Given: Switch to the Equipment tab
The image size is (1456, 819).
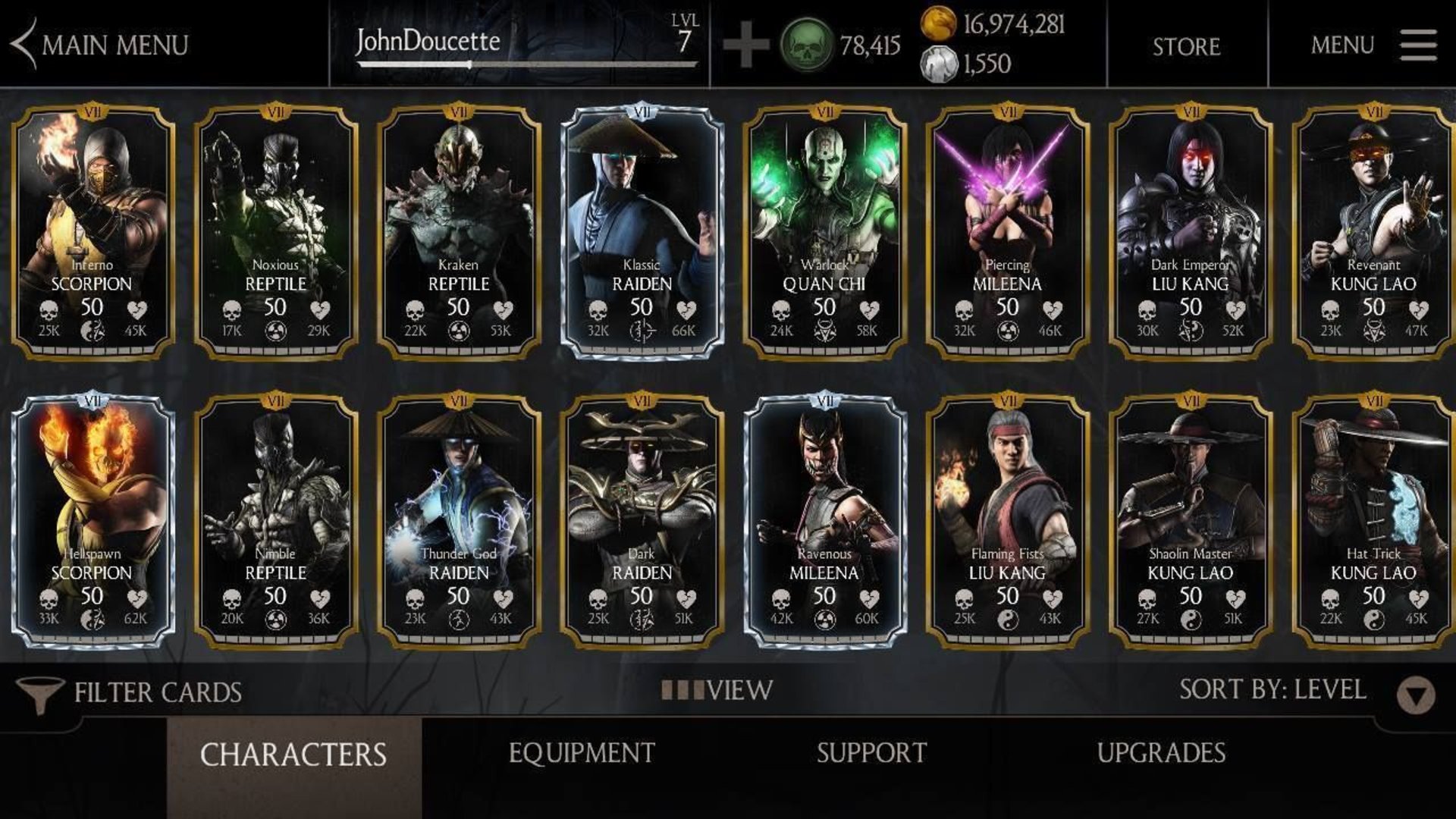Looking at the screenshot, I should tap(582, 752).
